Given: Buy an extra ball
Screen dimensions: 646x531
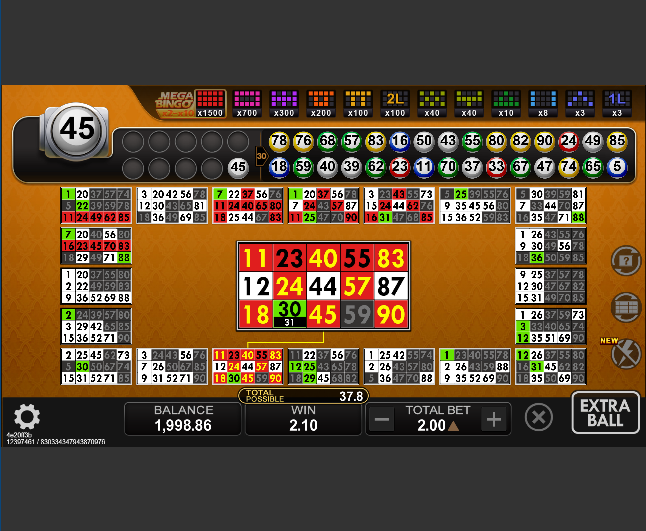Looking at the screenshot, I should pos(606,414).
